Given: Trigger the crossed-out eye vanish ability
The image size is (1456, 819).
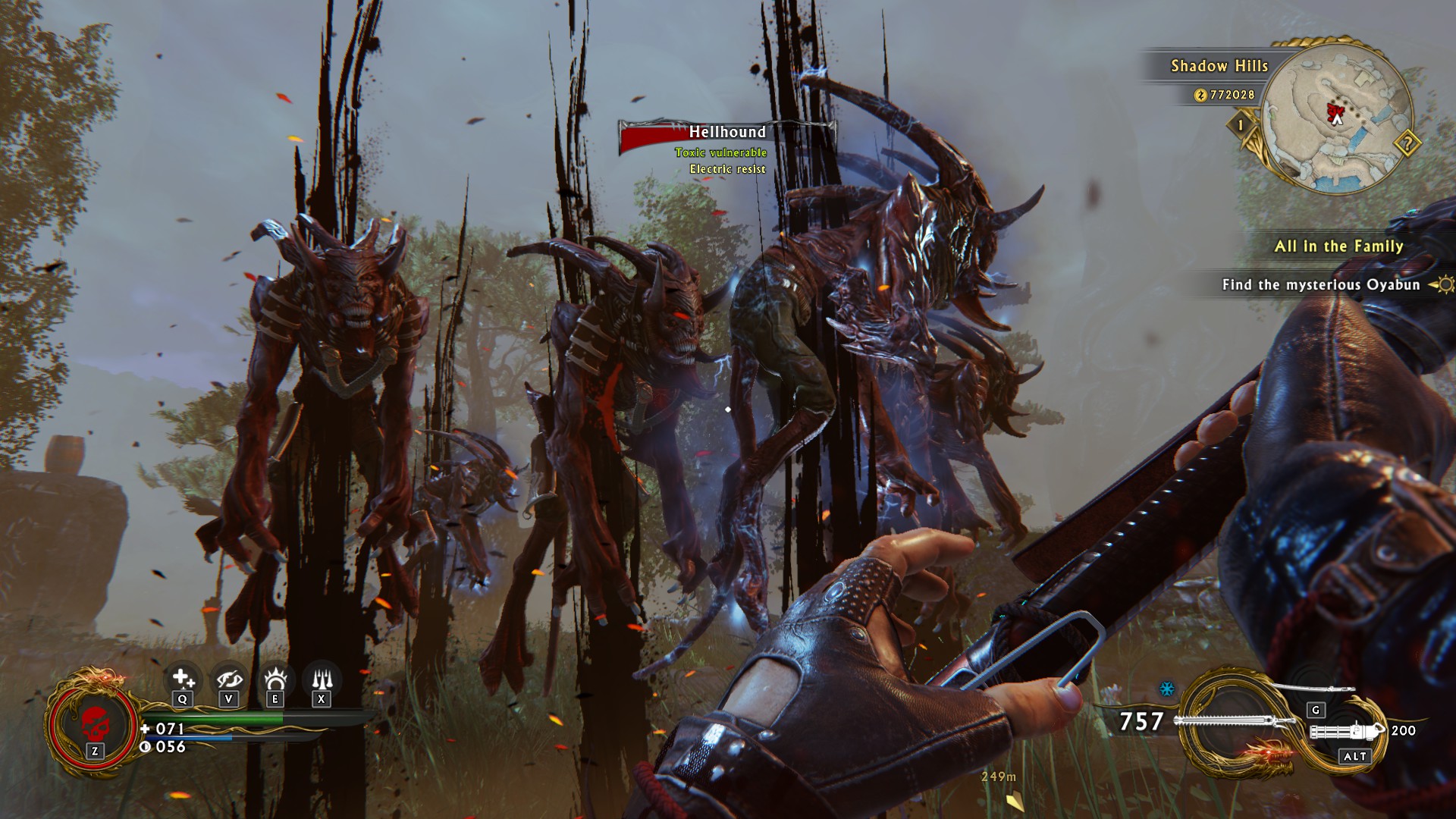Looking at the screenshot, I should coord(229,678).
